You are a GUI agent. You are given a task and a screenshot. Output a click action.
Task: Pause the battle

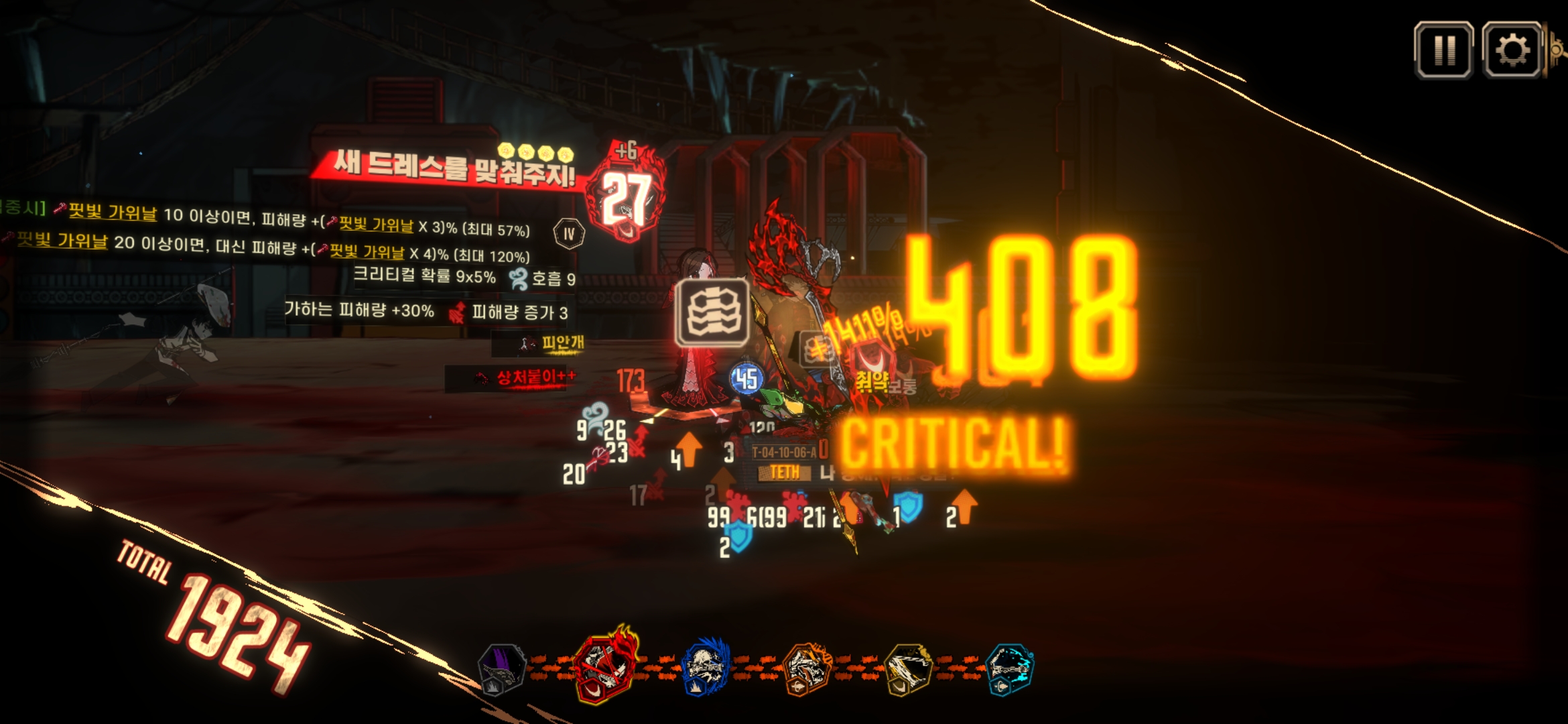click(x=1443, y=50)
